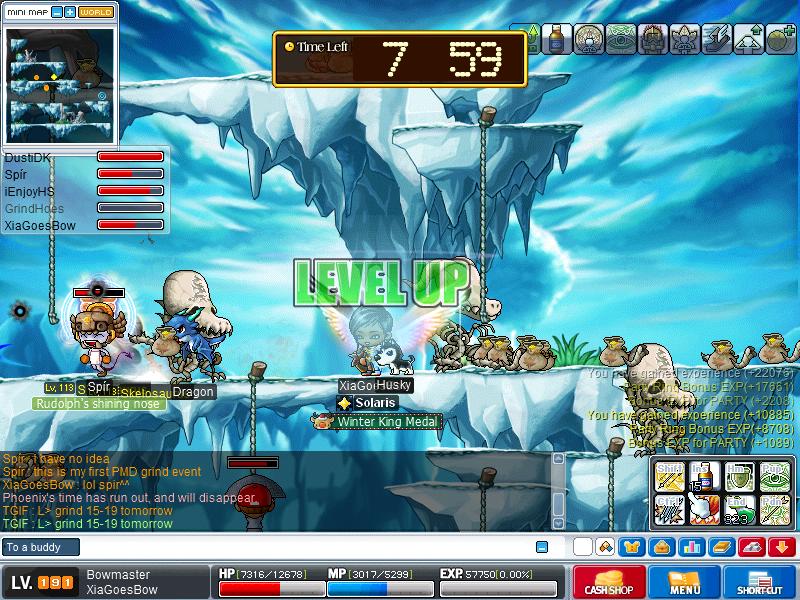
Task: Minimize the mini map with minus button
Action: [x=56, y=12]
